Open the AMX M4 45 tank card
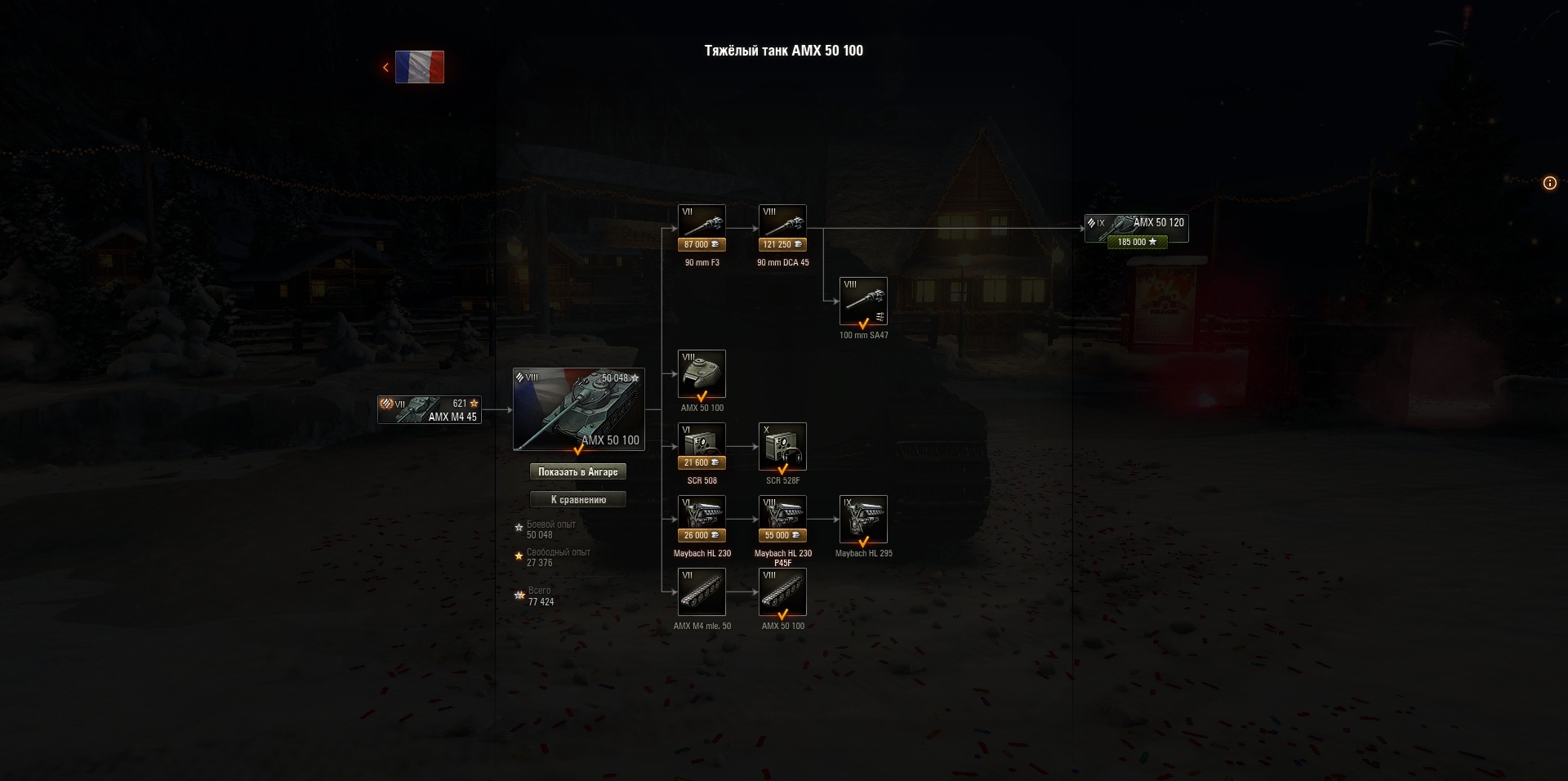 (429, 408)
